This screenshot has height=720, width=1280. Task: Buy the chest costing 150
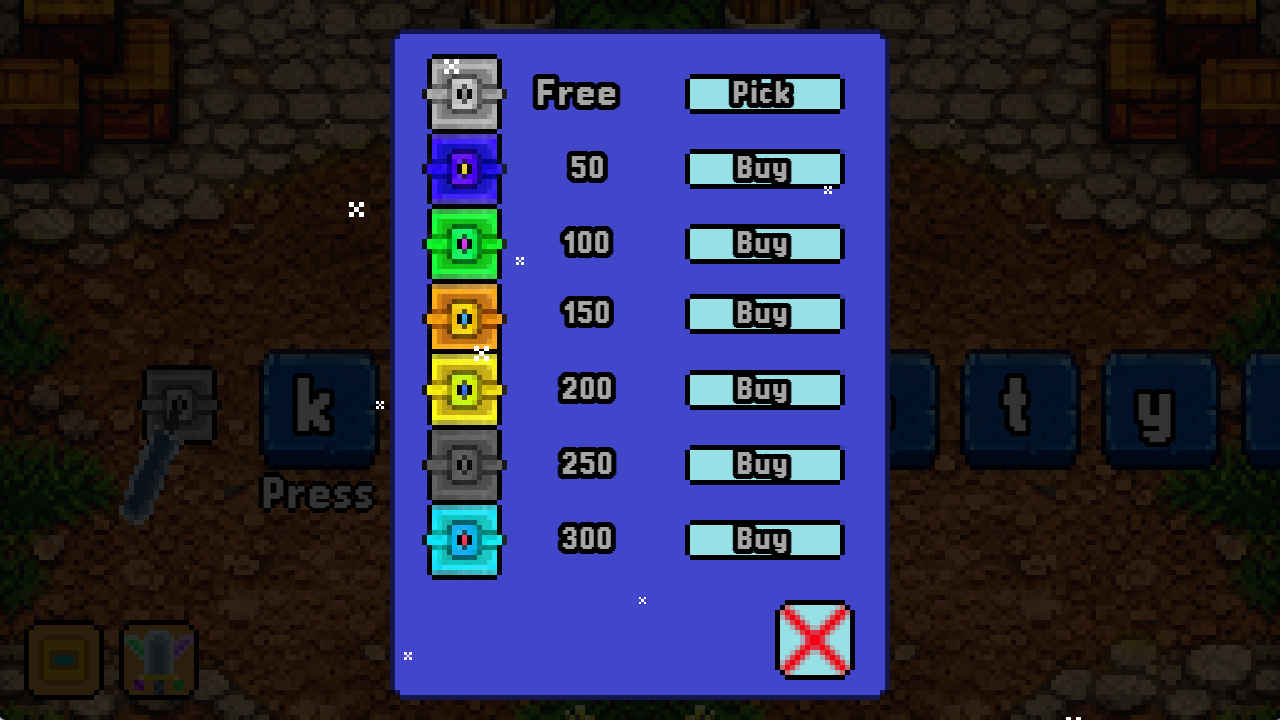(x=764, y=313)
